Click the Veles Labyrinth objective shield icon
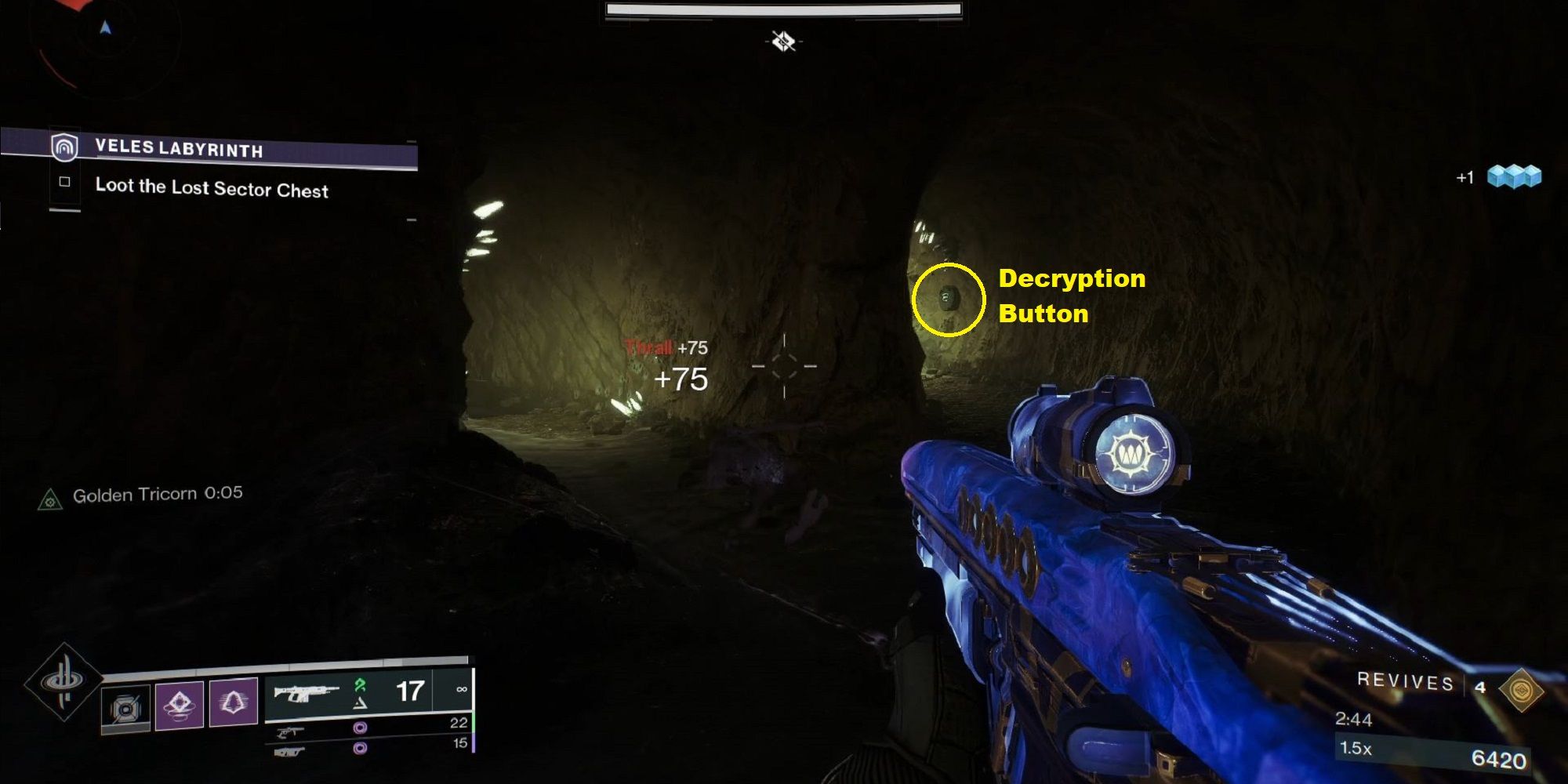 tap(66, 147)
